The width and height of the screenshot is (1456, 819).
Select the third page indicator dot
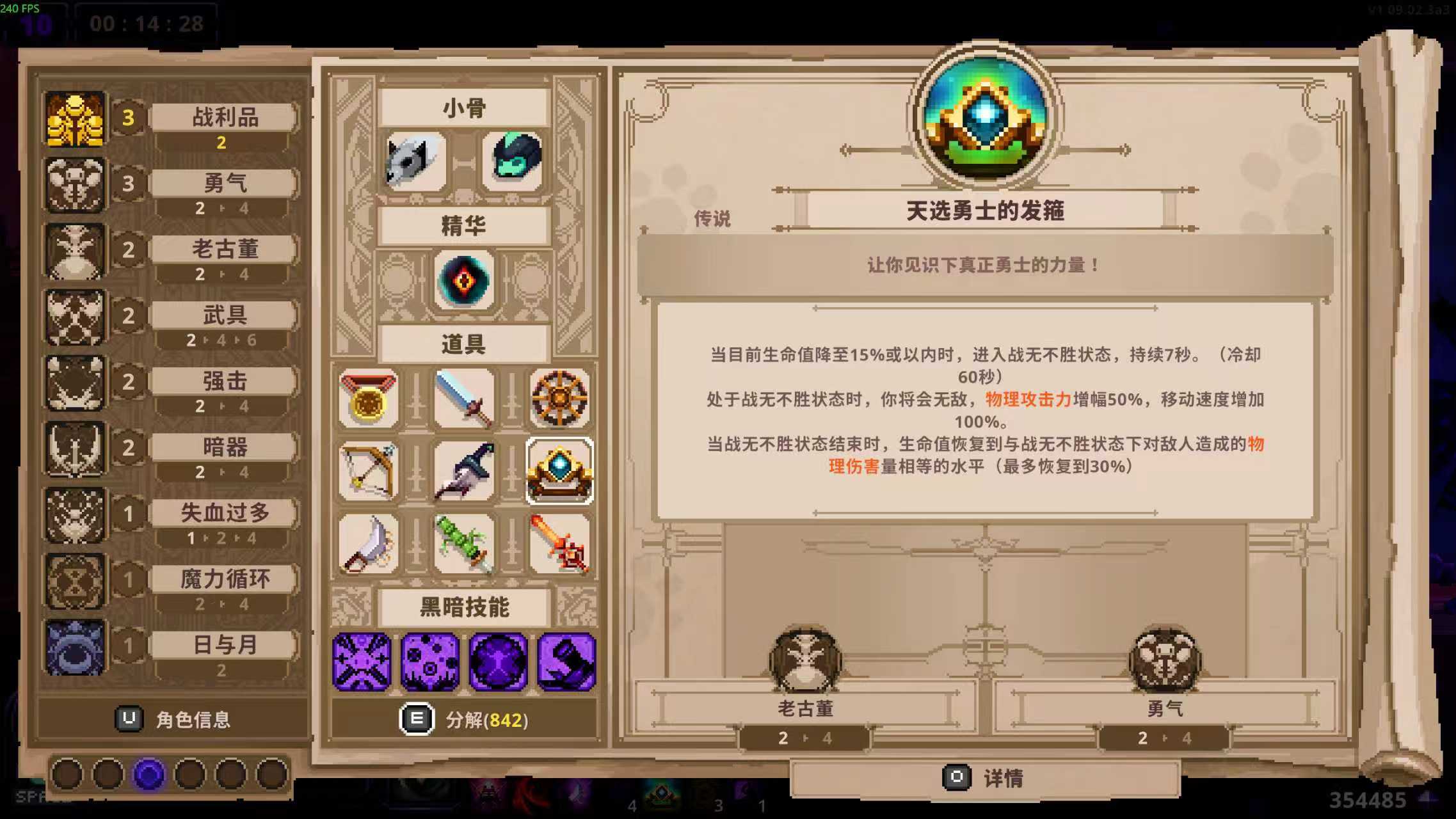pyautogui.click(x=147, y=774)
